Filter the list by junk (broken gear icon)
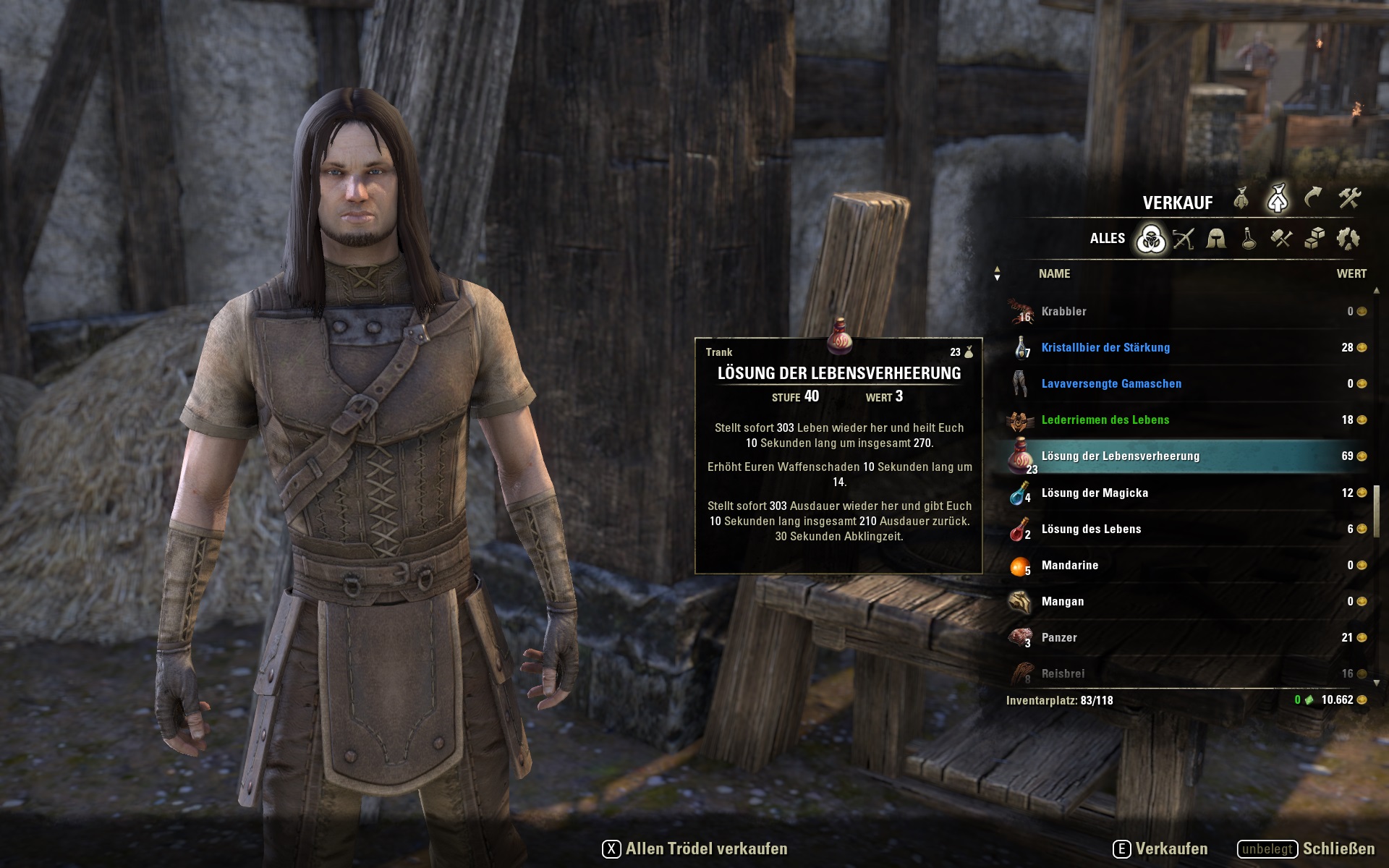Viewport: 1389px width, 868px height. pyautogui.click(x=1348, y=239)
